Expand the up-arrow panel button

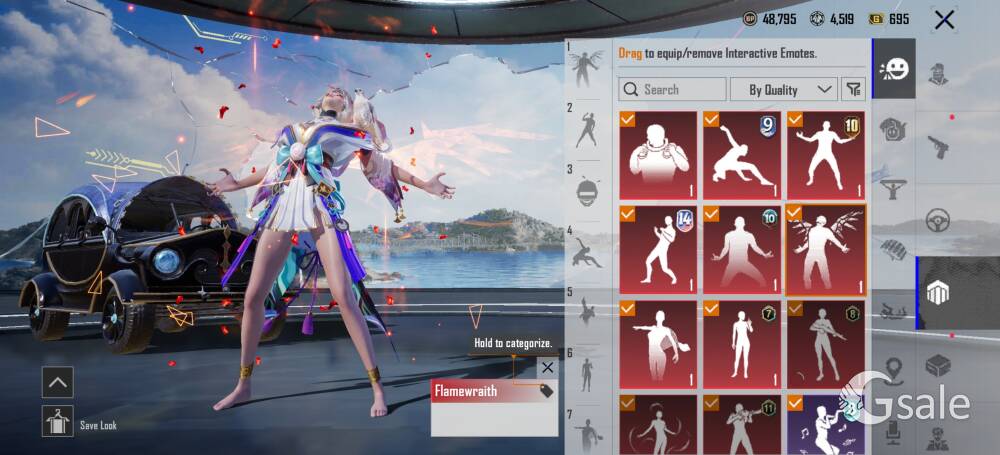pyautogui.click(x=57, y=381)
